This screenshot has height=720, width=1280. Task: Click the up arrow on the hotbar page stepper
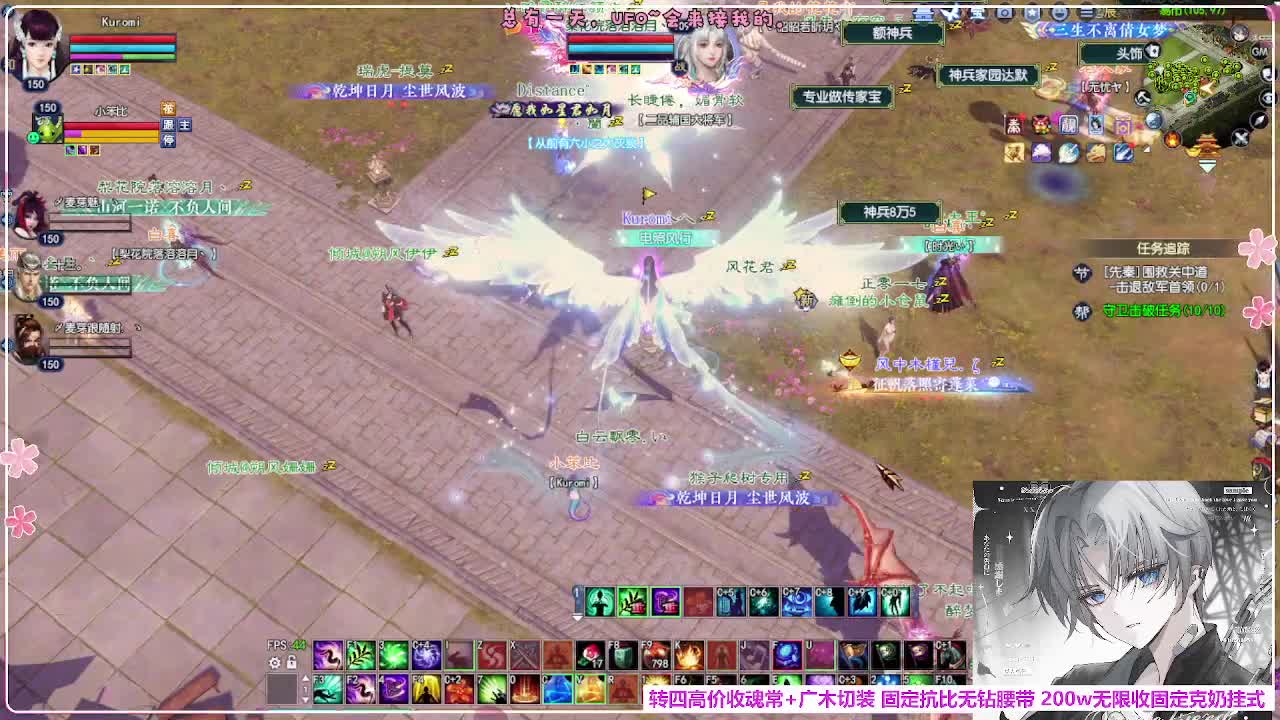[x=305, y=676]
